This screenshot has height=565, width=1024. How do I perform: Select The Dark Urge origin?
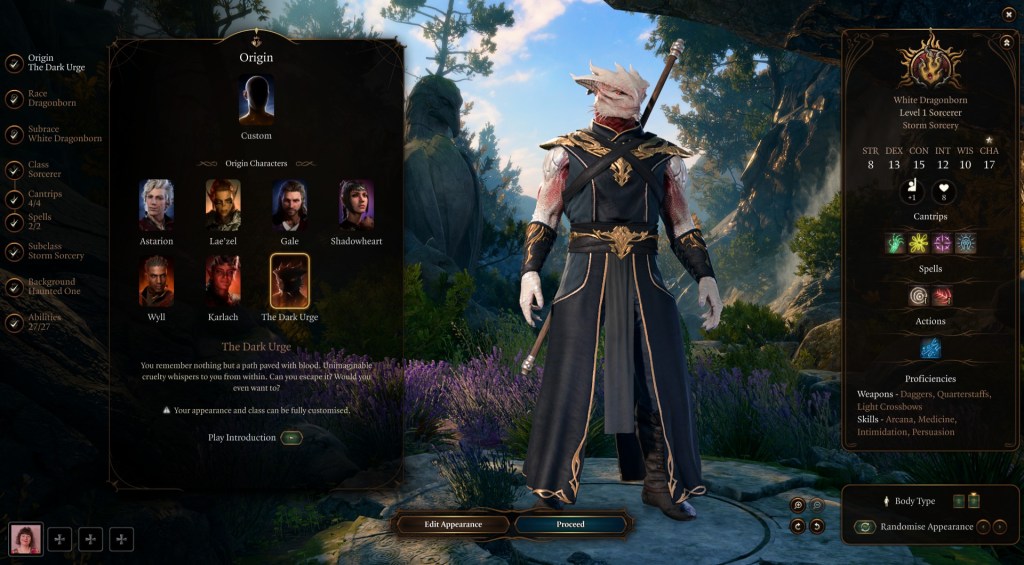click(x=289, y=280)
